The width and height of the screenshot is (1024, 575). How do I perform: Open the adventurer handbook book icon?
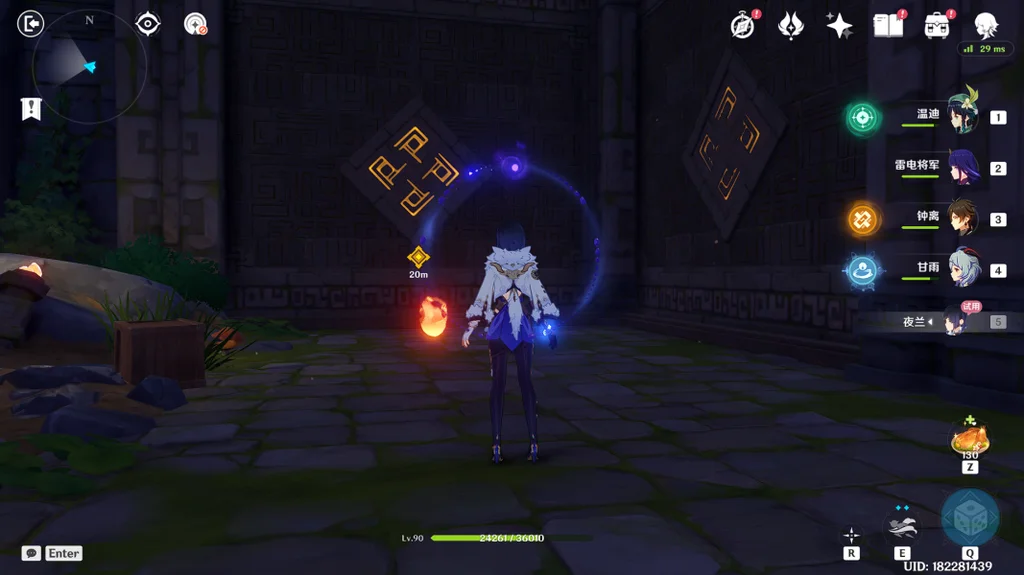[888, 26]
